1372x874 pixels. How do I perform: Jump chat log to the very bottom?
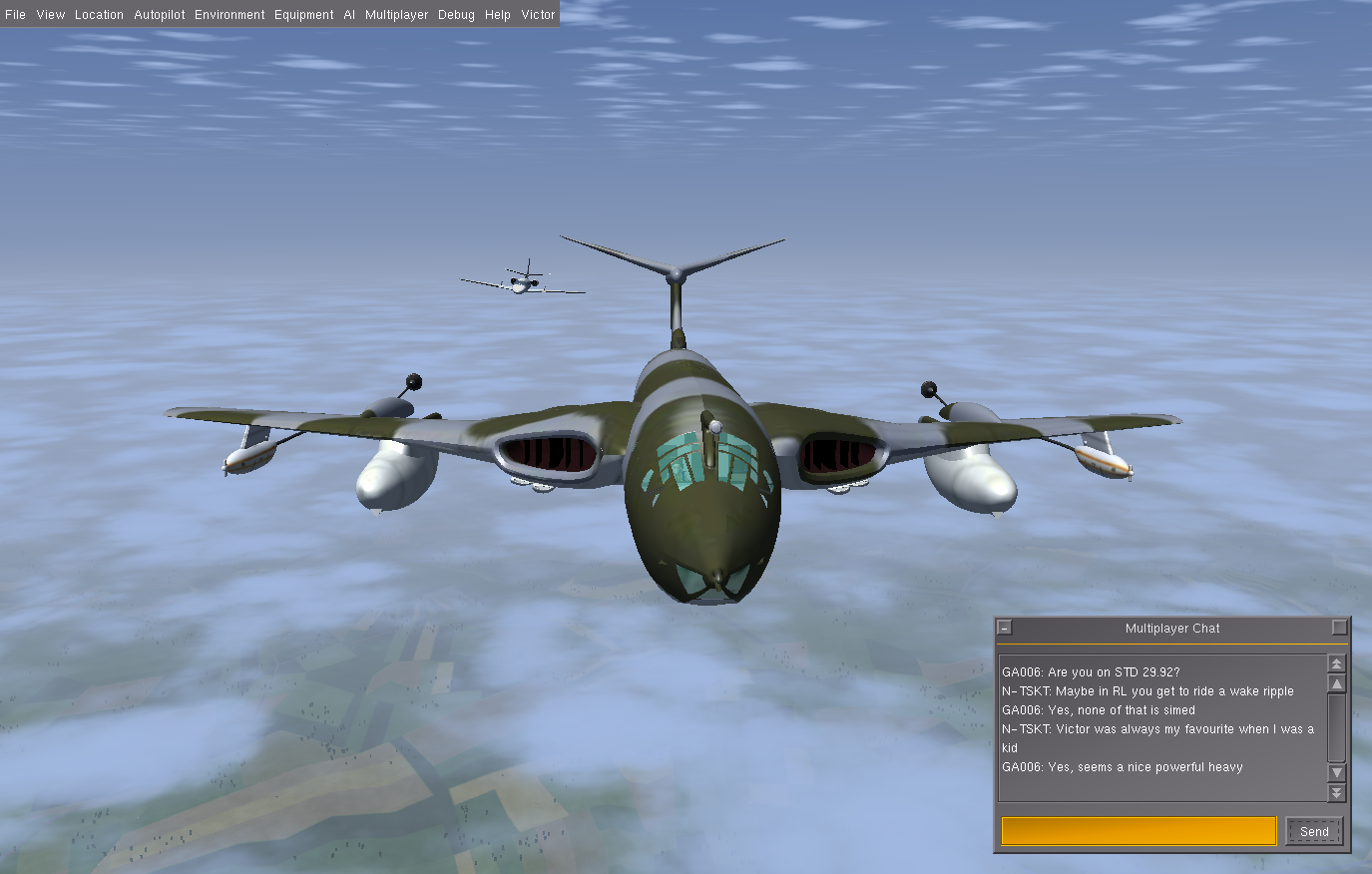[x=1337, y=793]
